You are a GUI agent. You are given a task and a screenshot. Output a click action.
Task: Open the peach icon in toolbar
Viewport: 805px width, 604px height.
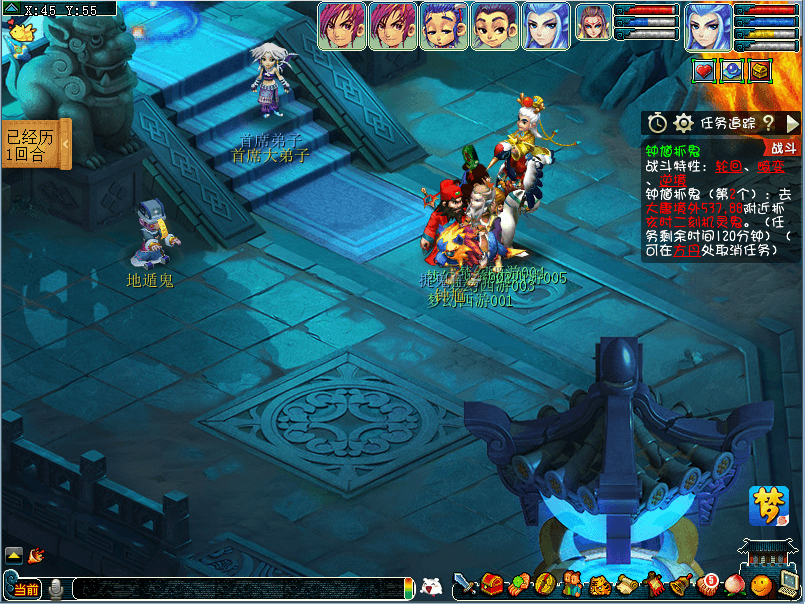click(735, 584)
